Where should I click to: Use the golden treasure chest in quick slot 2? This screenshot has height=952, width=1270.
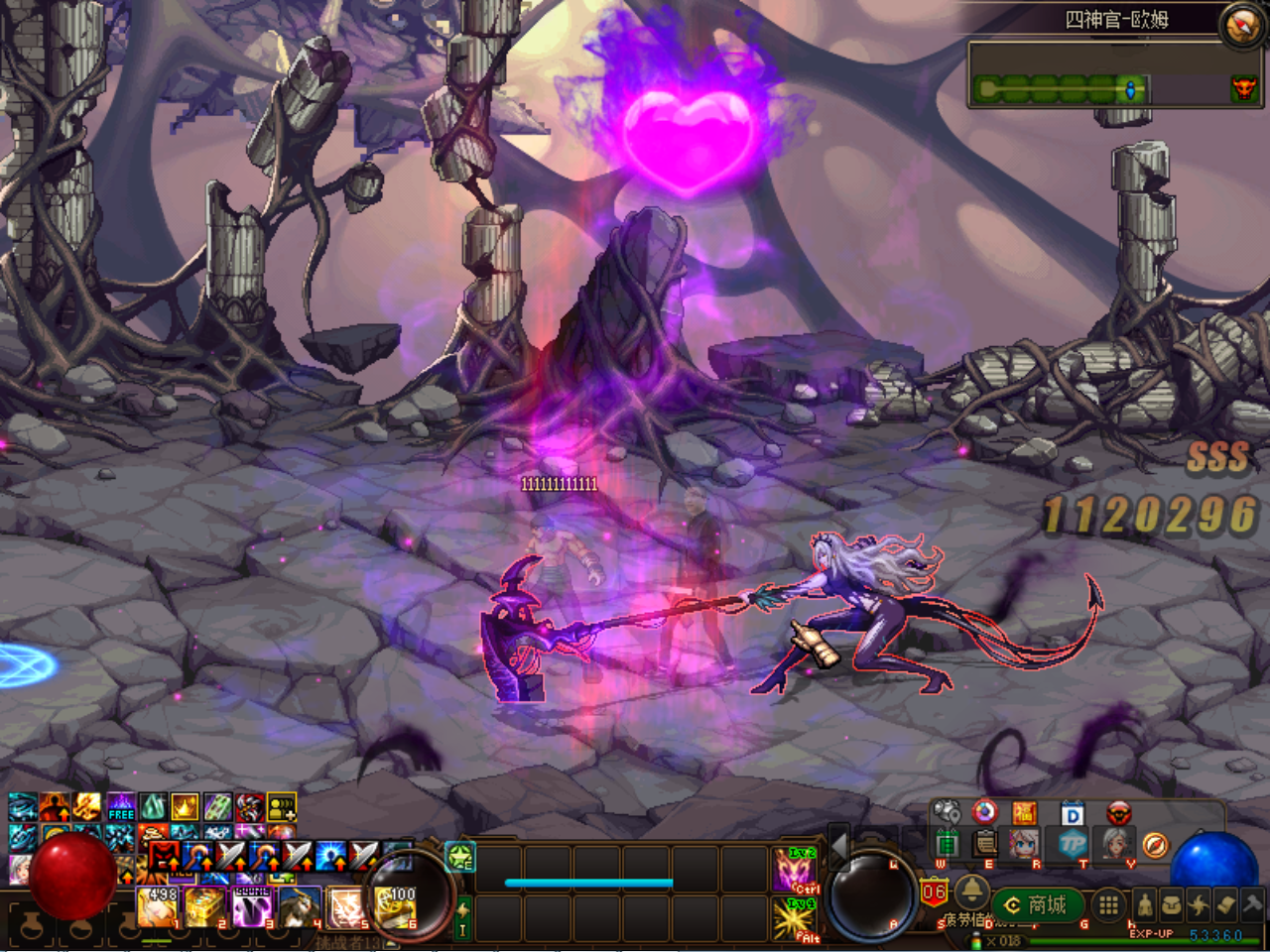205,907
